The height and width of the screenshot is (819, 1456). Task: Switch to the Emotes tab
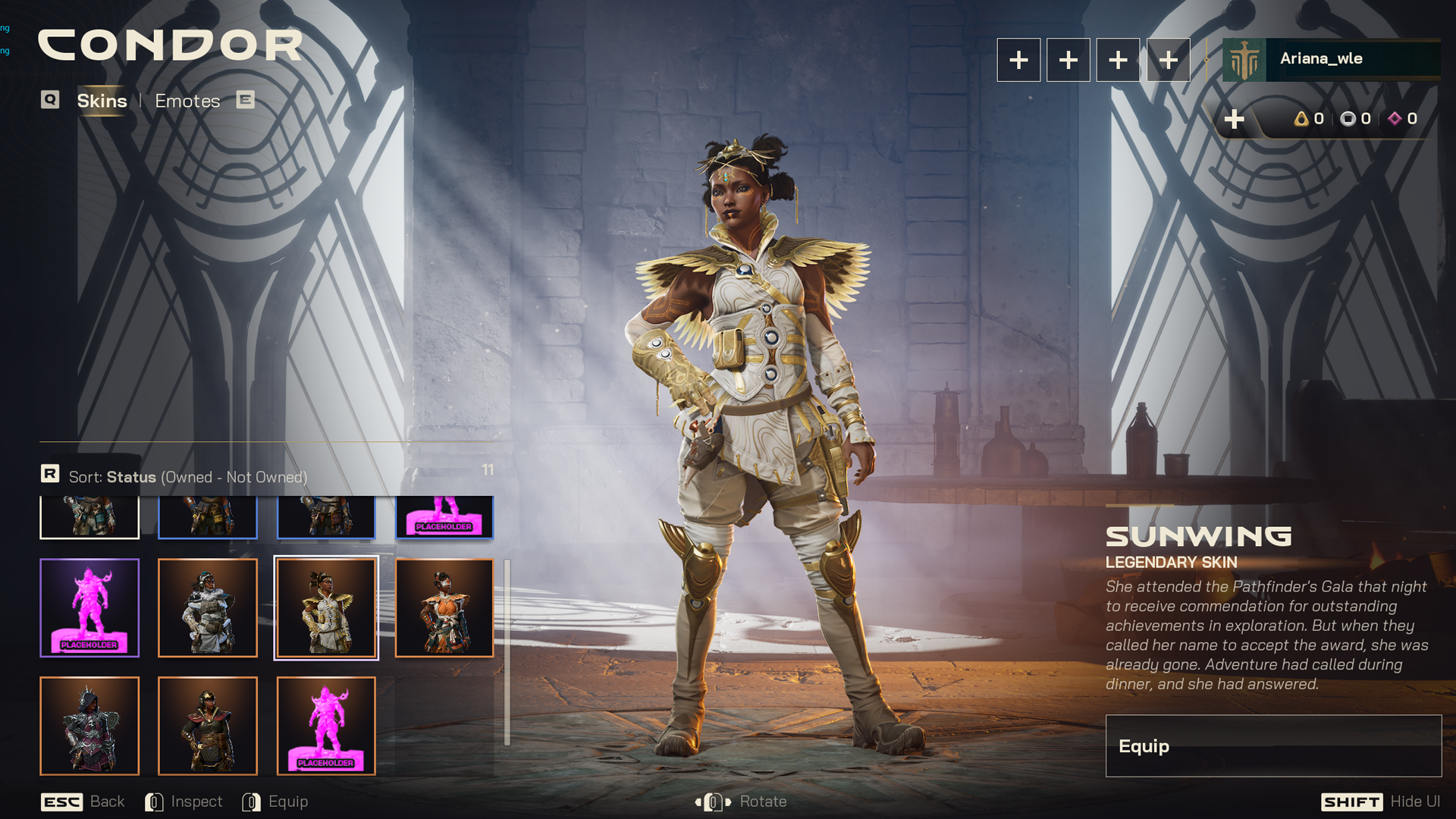(x=187, y=101)
